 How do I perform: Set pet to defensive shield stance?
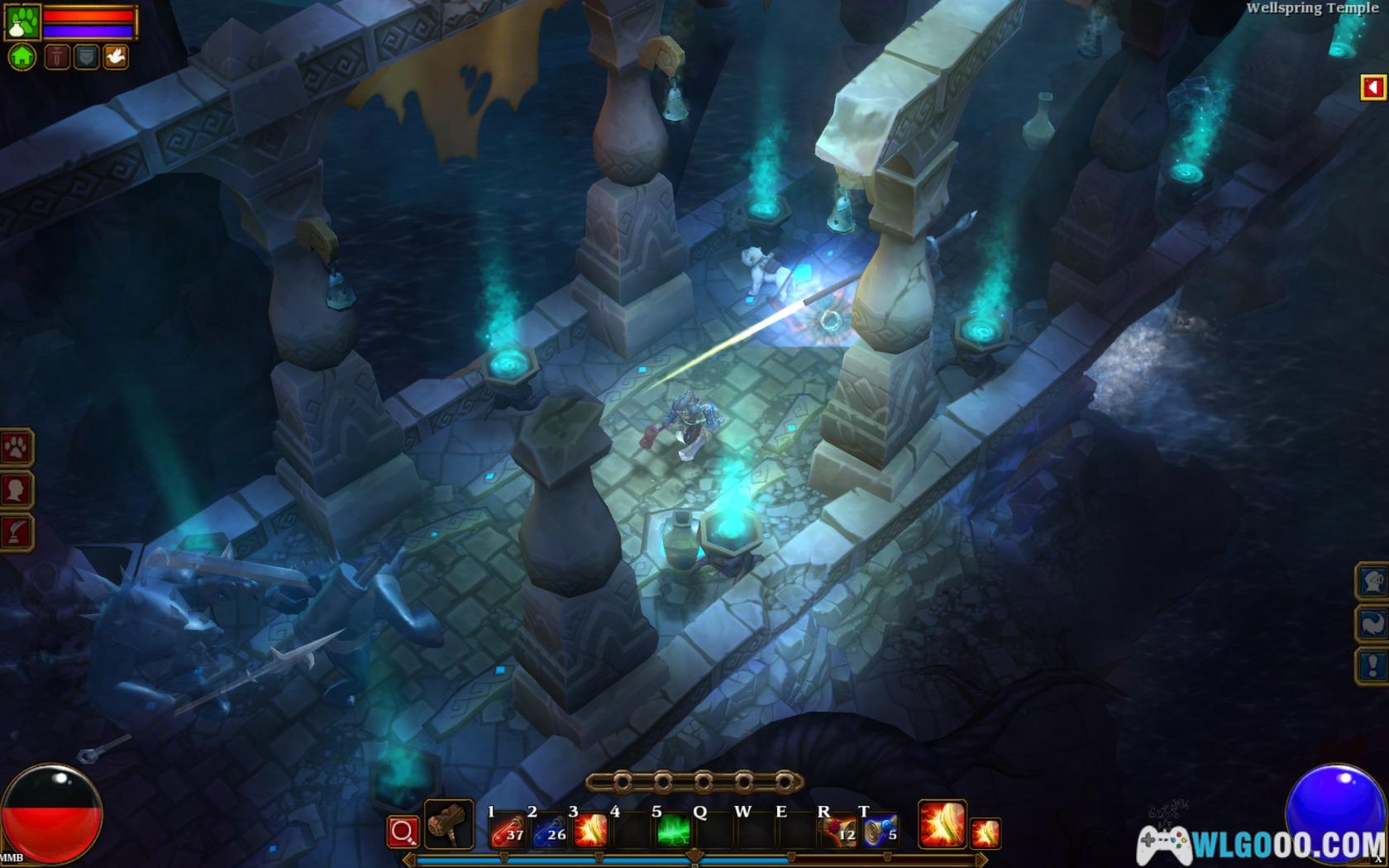point(86,56)
